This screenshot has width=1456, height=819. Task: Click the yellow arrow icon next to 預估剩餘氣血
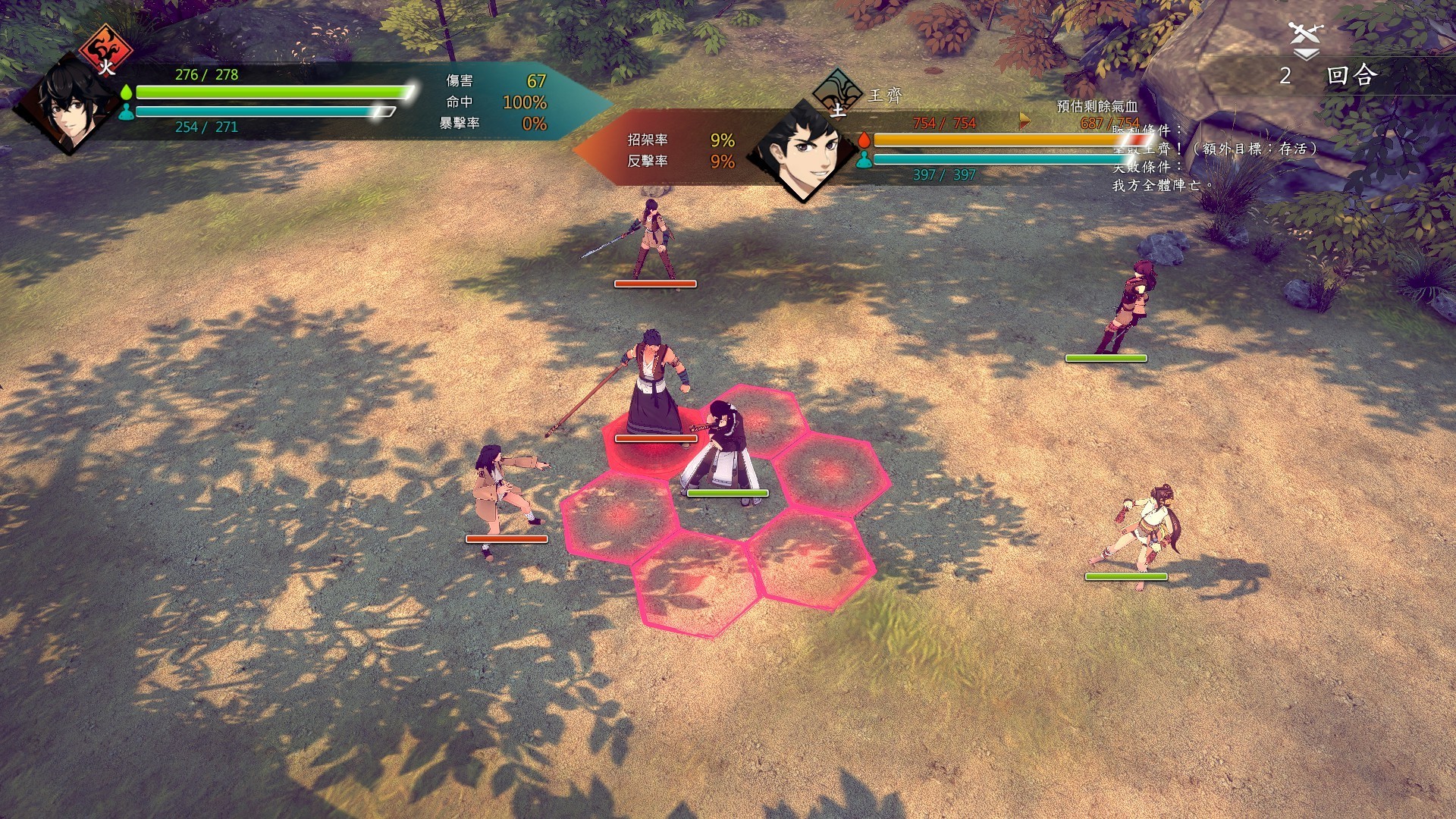pyautogui.click(x=1025, y=120)
